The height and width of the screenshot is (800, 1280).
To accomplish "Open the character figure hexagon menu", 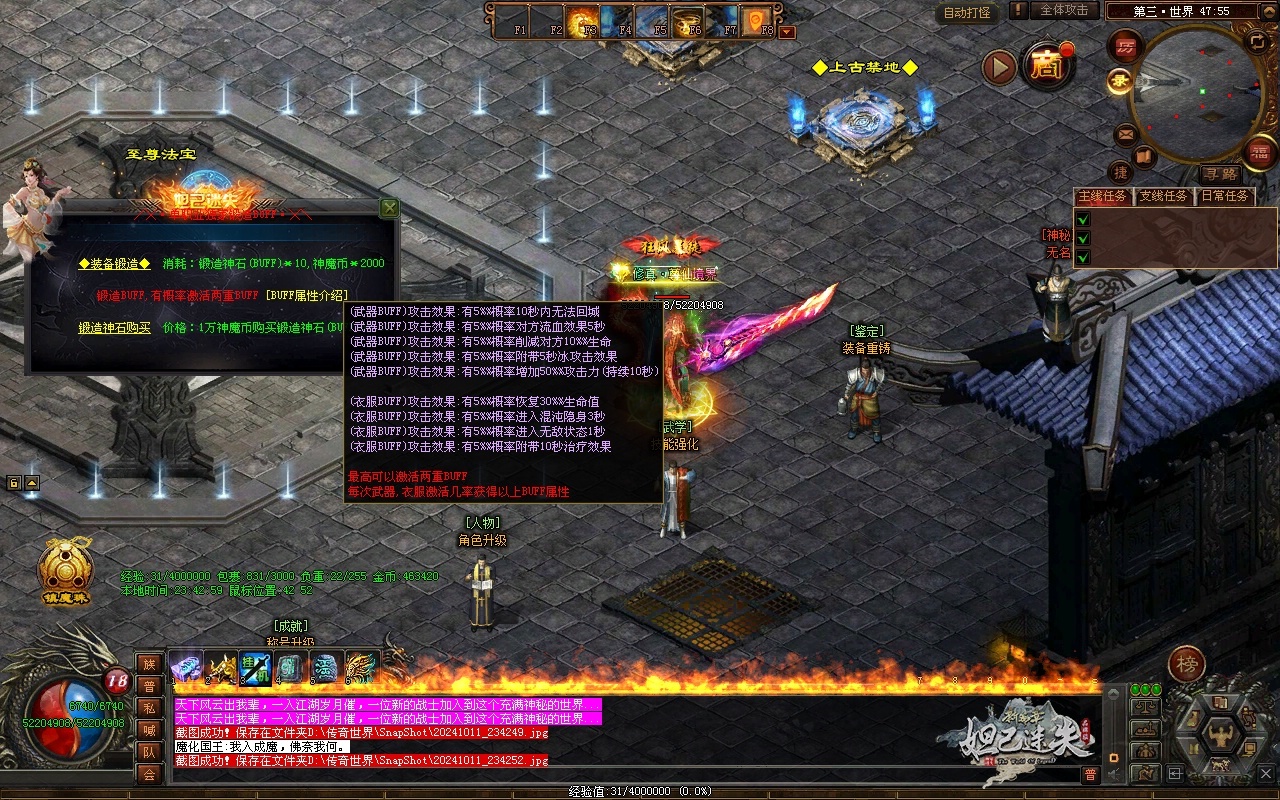I will click(x=1220, y=737).
